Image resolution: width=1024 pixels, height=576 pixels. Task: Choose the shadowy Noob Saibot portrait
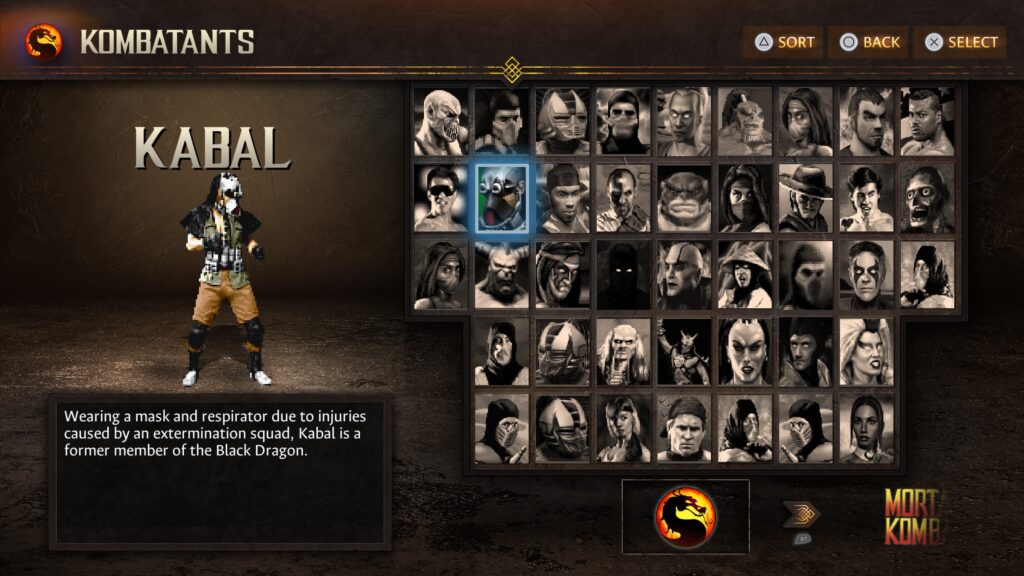coord(624,275)
